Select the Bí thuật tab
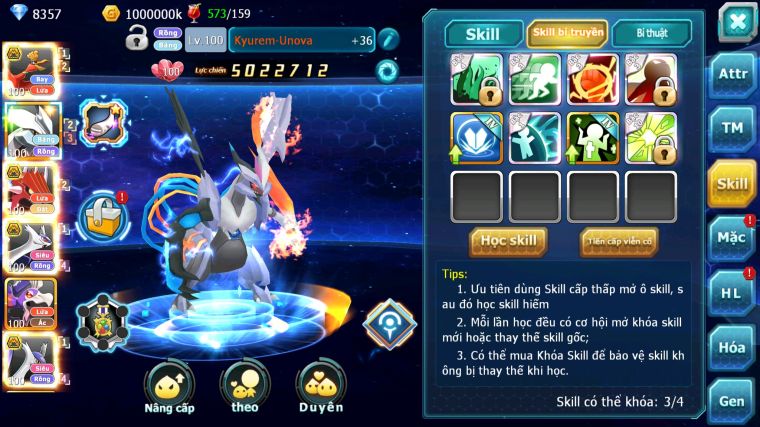 point(651,34)
